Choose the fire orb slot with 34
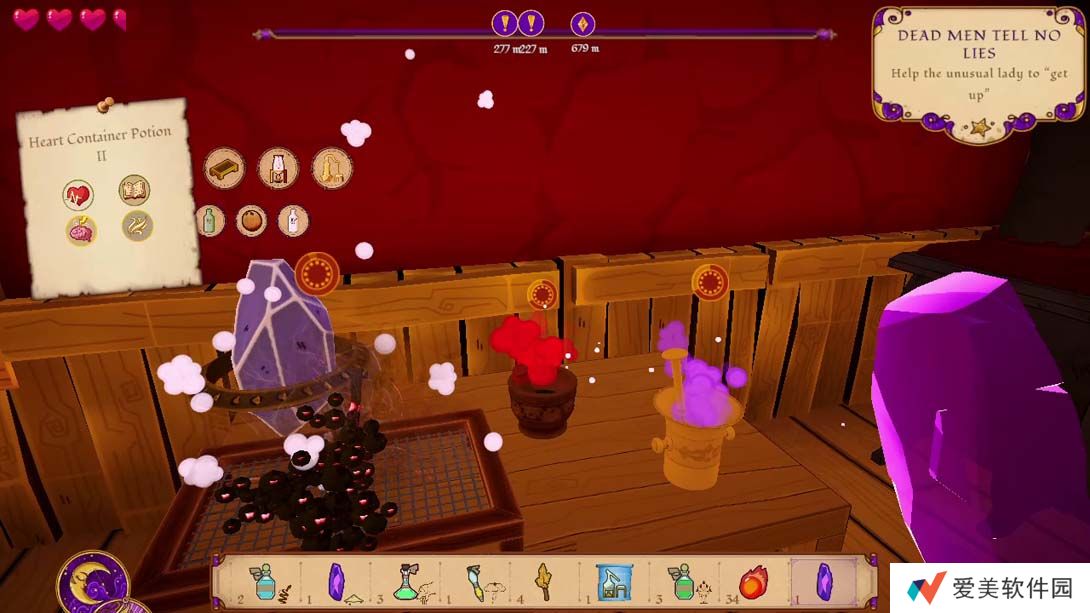Image resolution: width=1090 pixels, height=613 pixels. tap(752, 581)
